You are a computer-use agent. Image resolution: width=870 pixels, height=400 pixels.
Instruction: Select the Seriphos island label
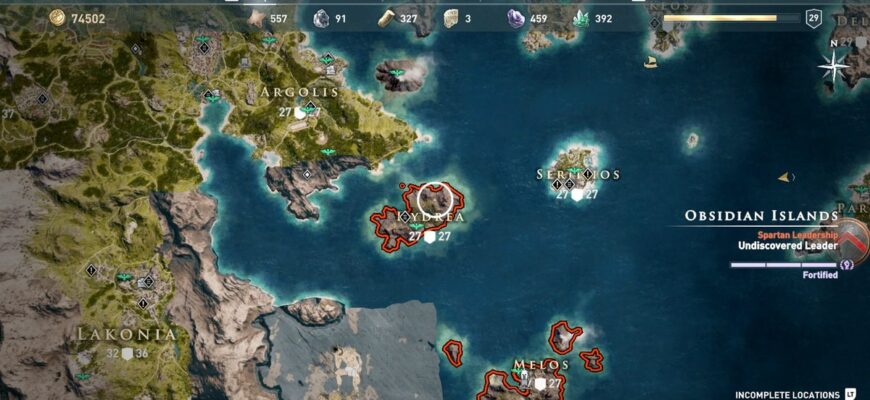[578, 175]
